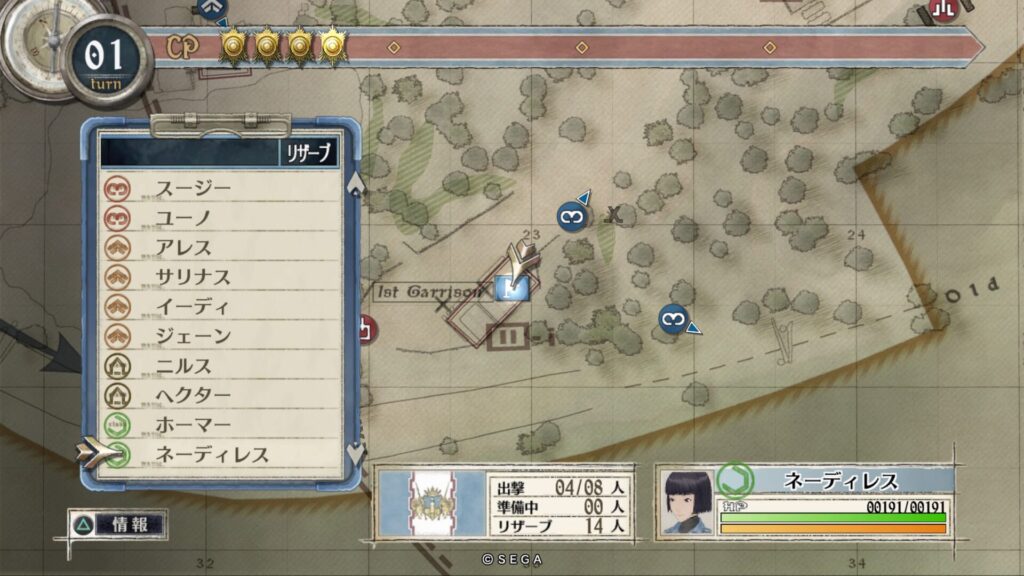Image resolution: width=1024 pixels, height=576 pixels.
Task: Choose ヘクター in the reserve list
Action: [193, 395]
